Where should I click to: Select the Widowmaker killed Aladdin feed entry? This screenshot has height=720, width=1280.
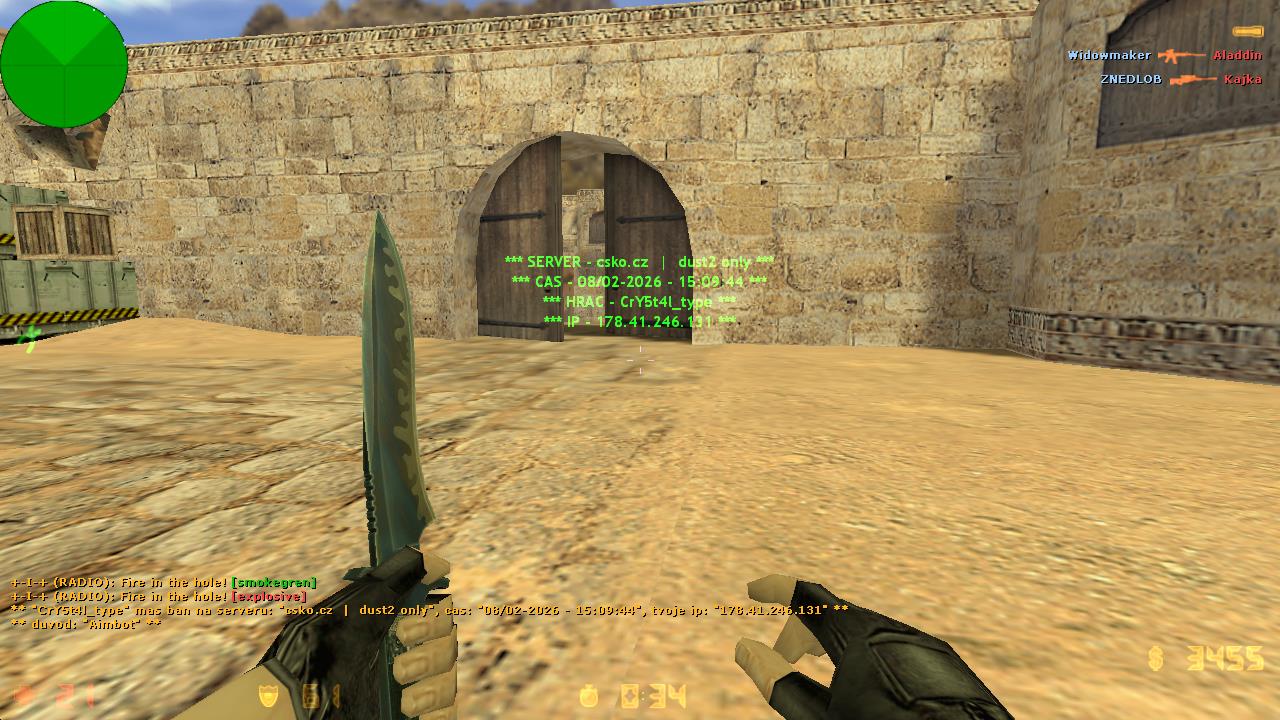click(x=1164, y=56)
